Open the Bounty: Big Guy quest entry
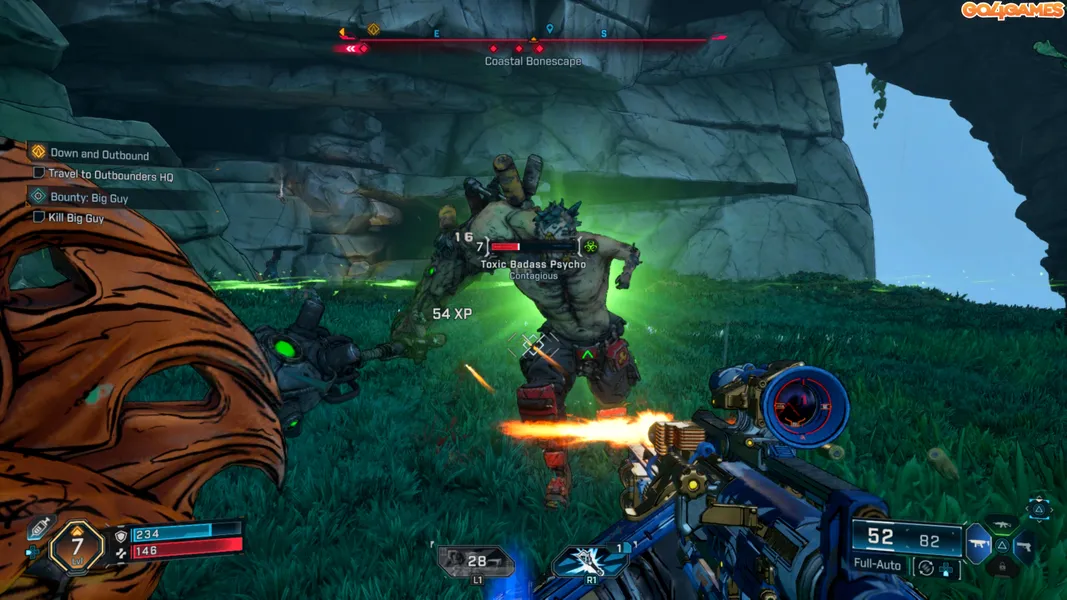This screenshot has height=600, width=1067. click(x=89, y=198)
